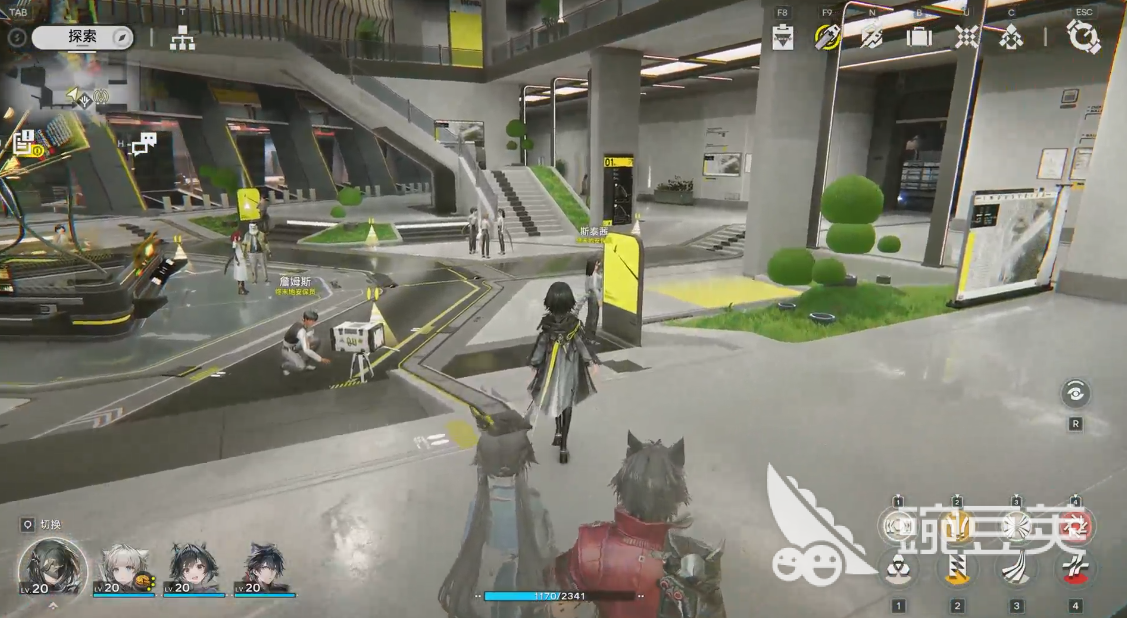Activate the skill in slot 3
The image size is (1127, 618).
tap(1016, 569)
